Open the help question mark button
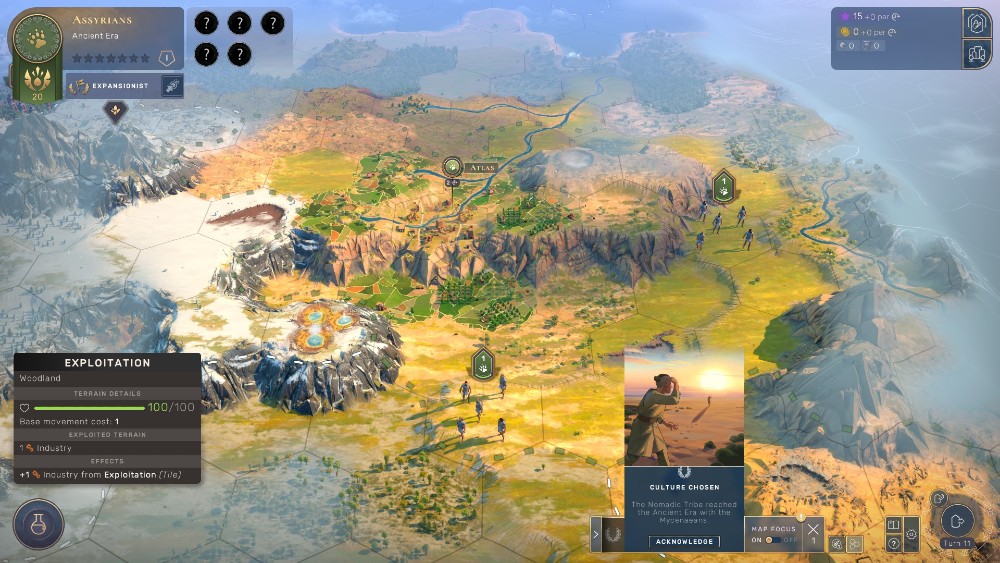Viewport: 1000px width, 563px height. [893, 543]
